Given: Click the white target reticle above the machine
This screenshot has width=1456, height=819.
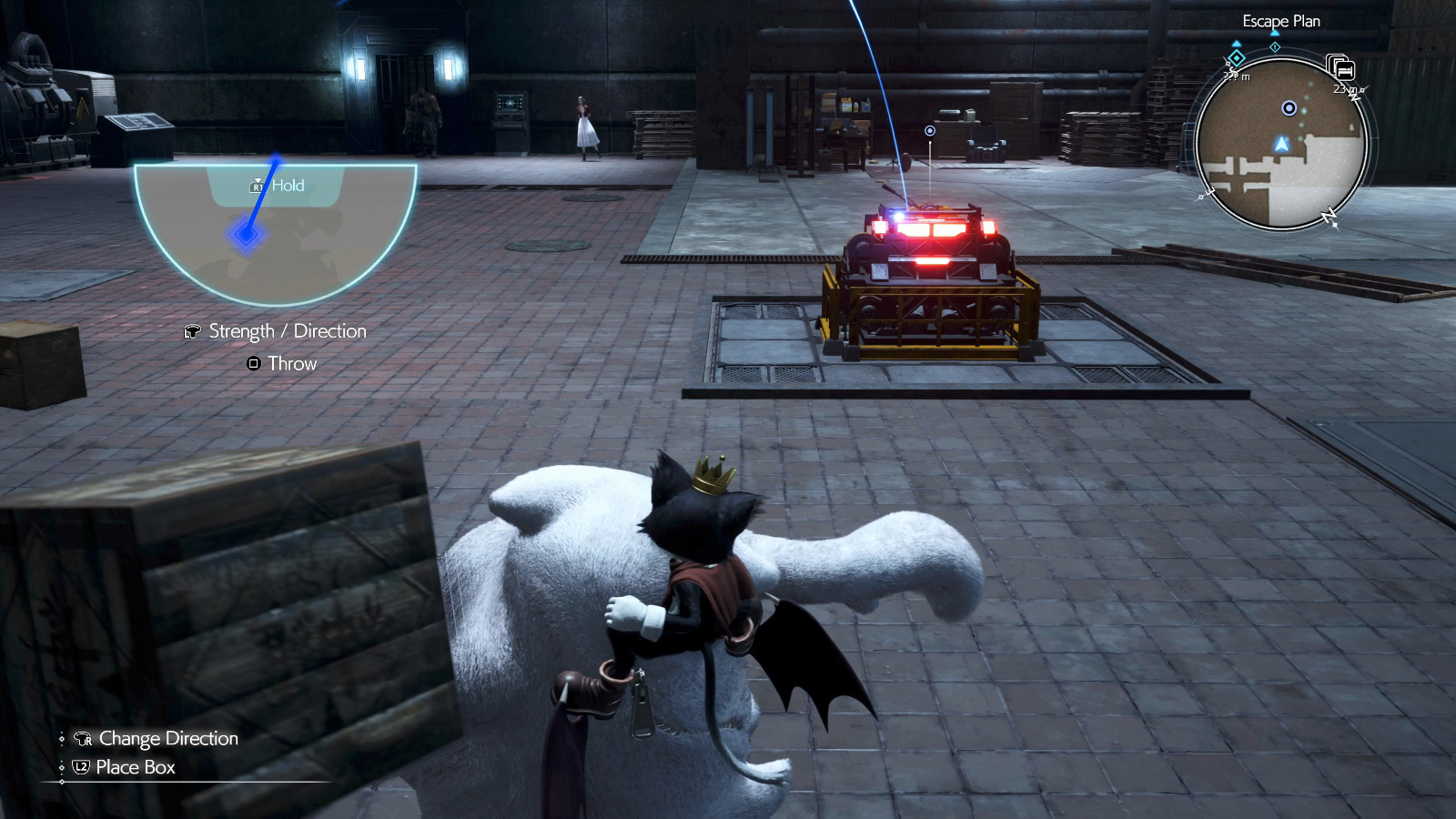Looking at the screenshot, I should click(929, 130).
